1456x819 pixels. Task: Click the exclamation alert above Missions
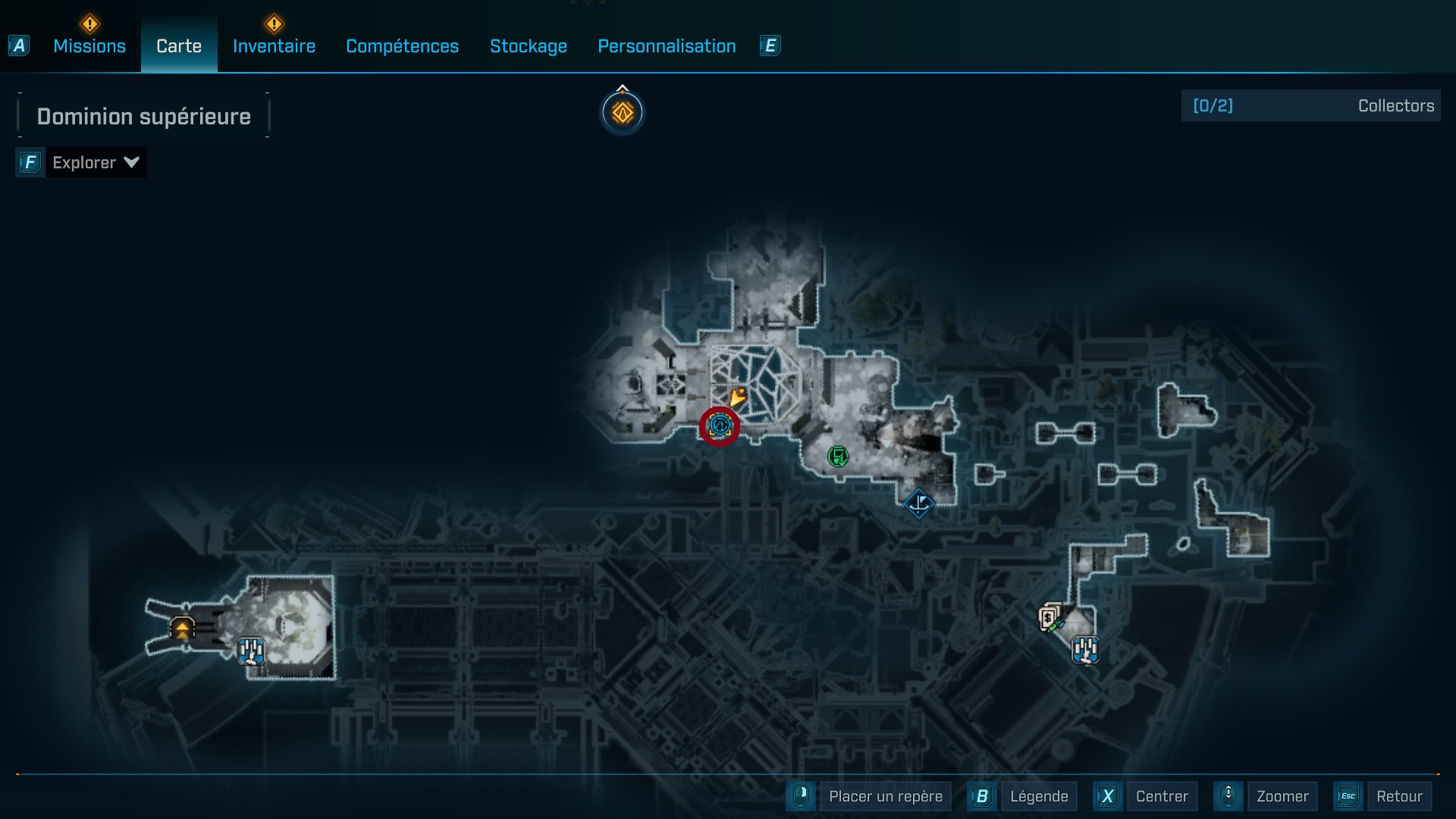89,24
